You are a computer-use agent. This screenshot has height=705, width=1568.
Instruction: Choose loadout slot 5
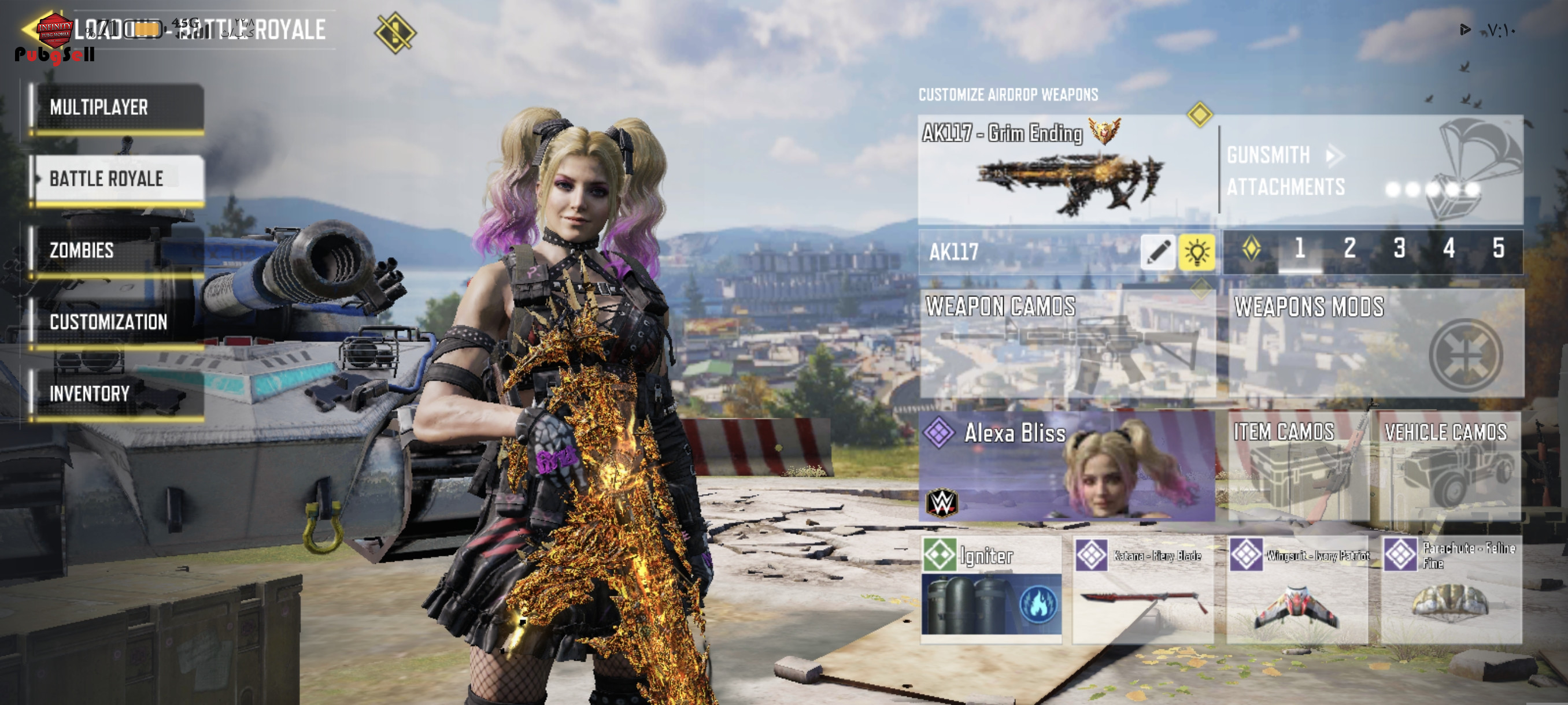[x=1498, y=248]
